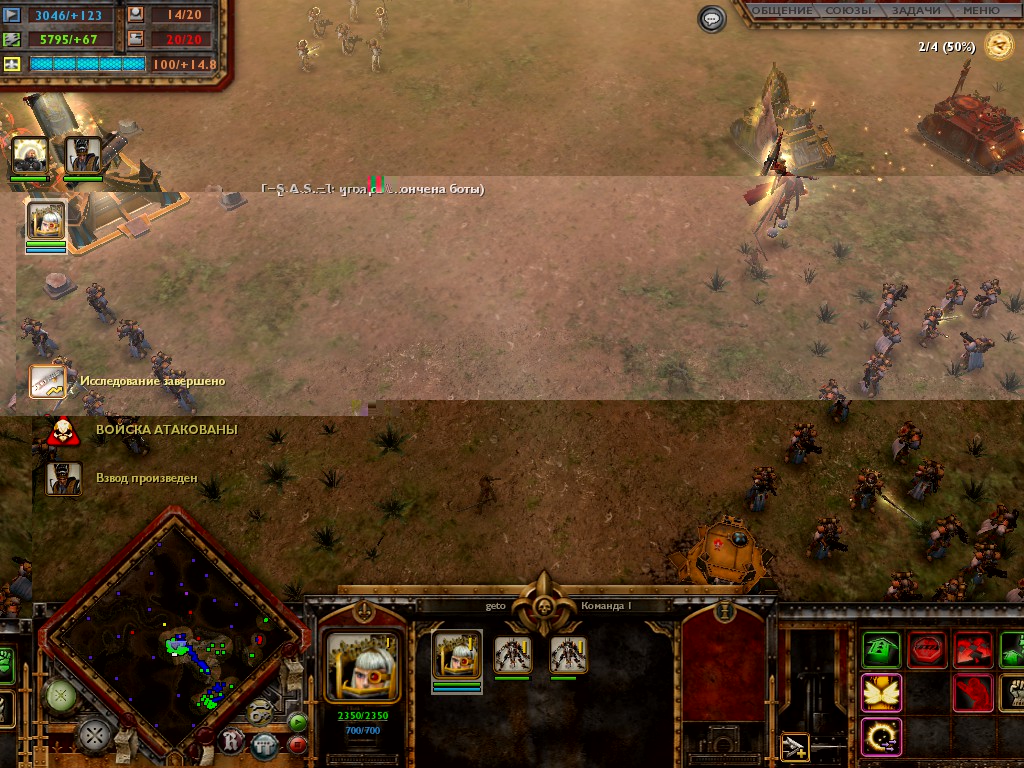Click the red square button near minimap
The image size is (1024, 768).
(297, 744)
